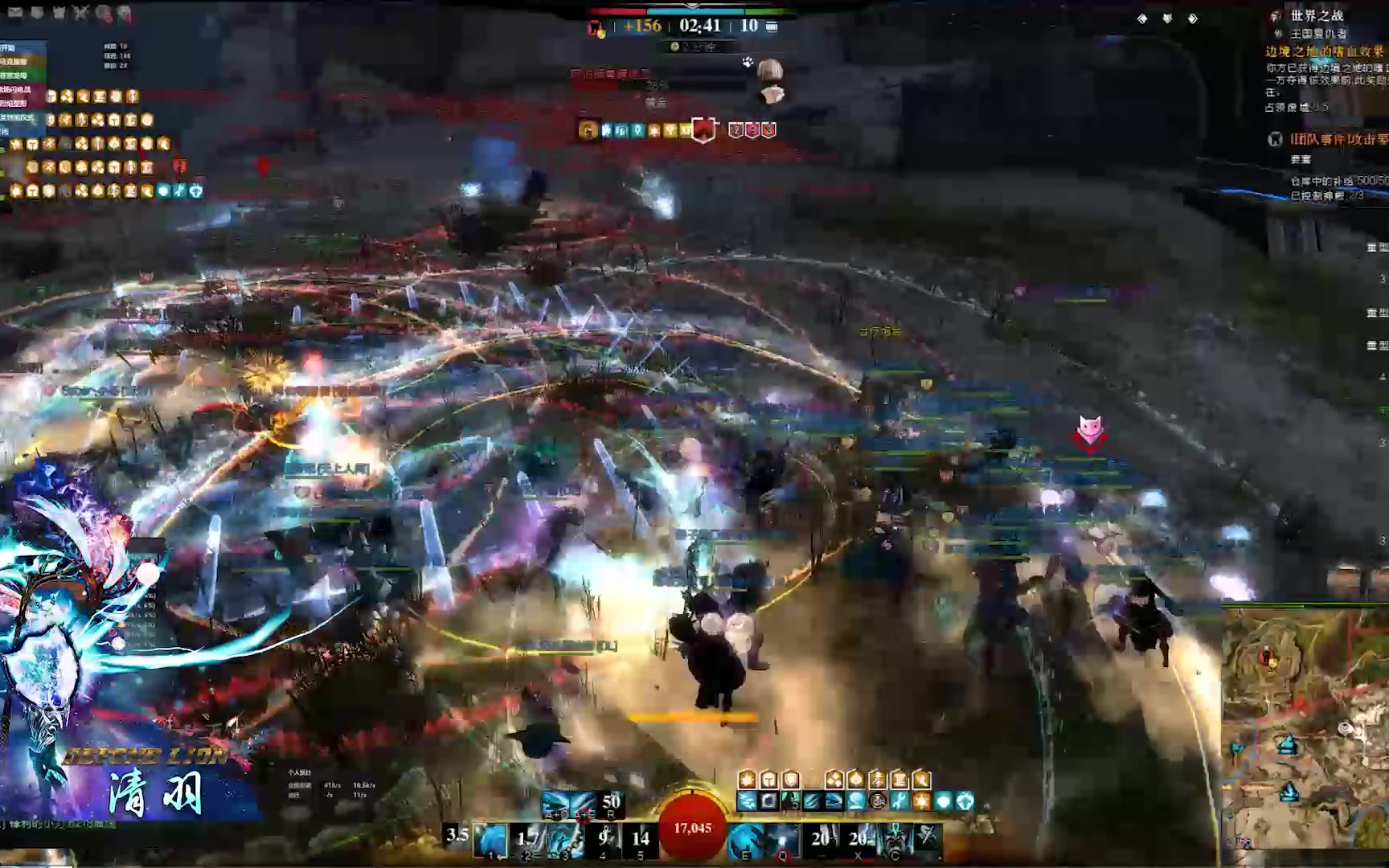Trigger the healing skill bound to E
This screenshot has height=868, width=1389.
pyautogui.click(x=746, y=840)
